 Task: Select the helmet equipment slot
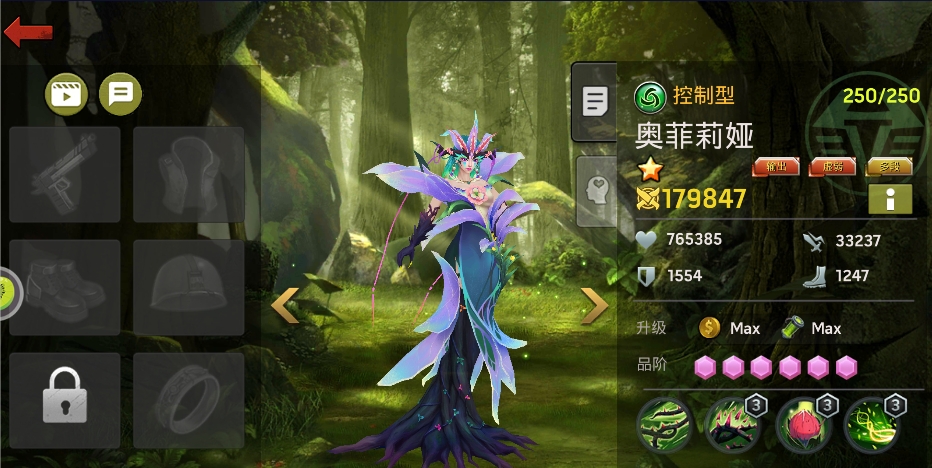[x=189, y=287]
